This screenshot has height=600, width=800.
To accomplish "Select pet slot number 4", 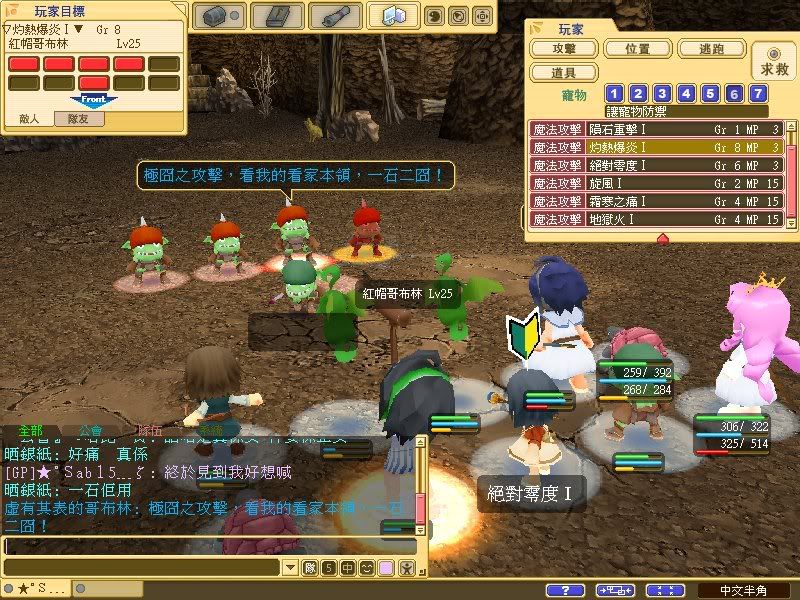I will pyautogui.click(x=687, y=94).
